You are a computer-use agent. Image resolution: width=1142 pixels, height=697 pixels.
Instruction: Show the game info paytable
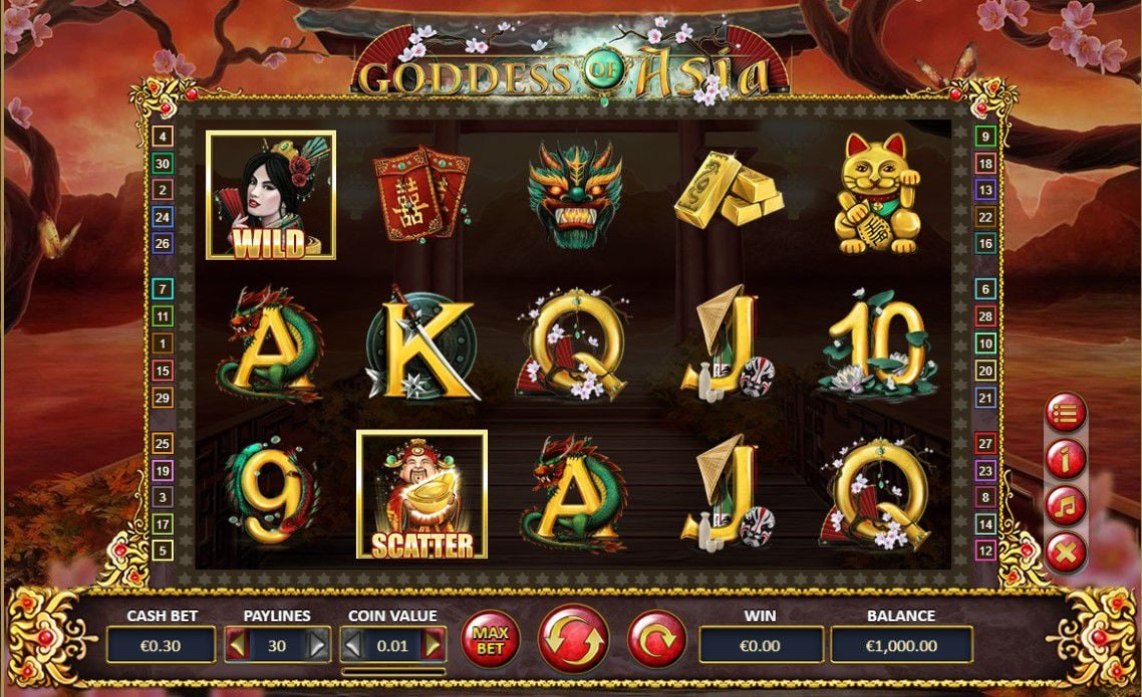pyautogui.click(x=1066, y=458)
